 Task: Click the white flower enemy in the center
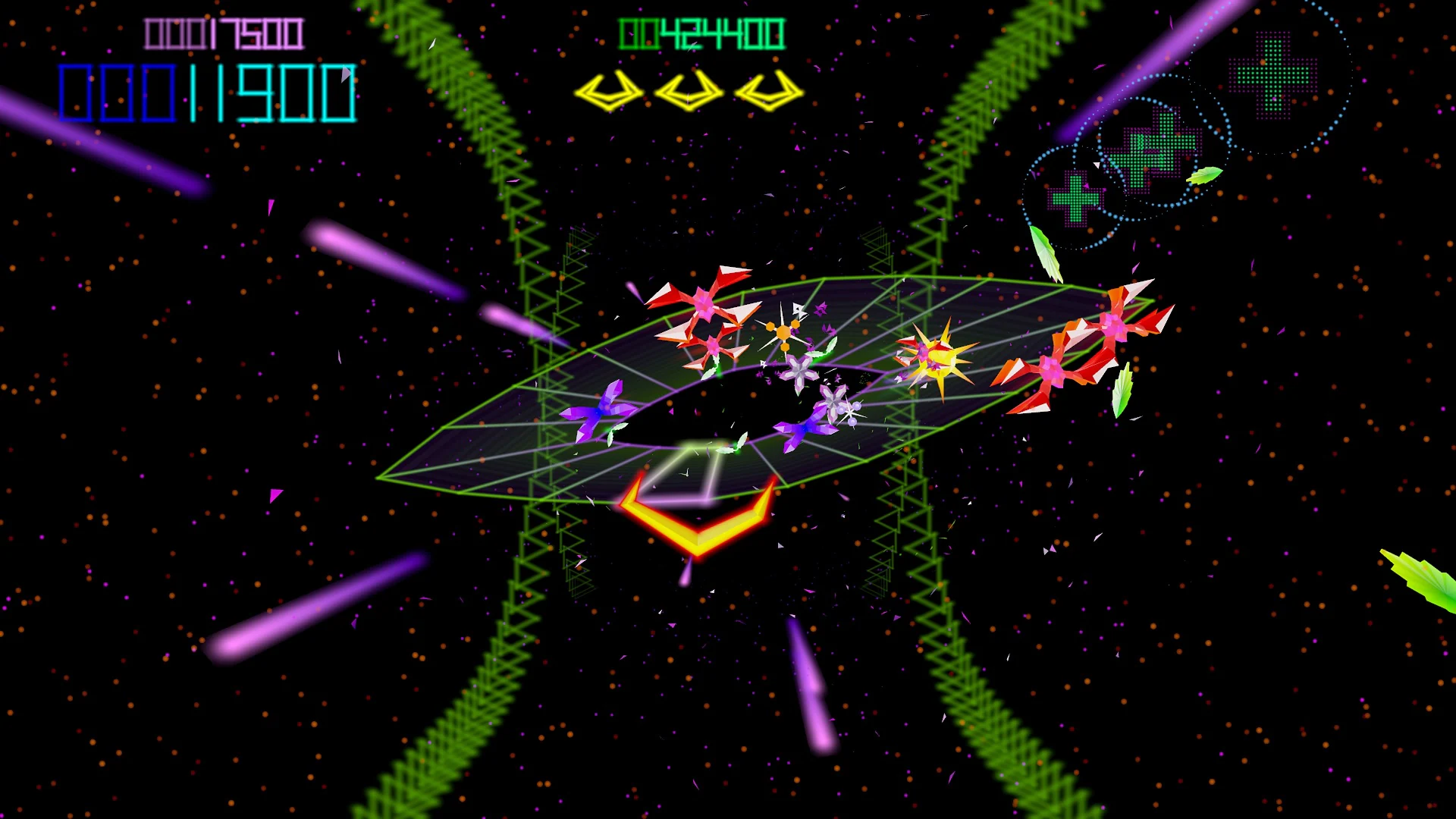pyautogui.click(x=800, y=372)
